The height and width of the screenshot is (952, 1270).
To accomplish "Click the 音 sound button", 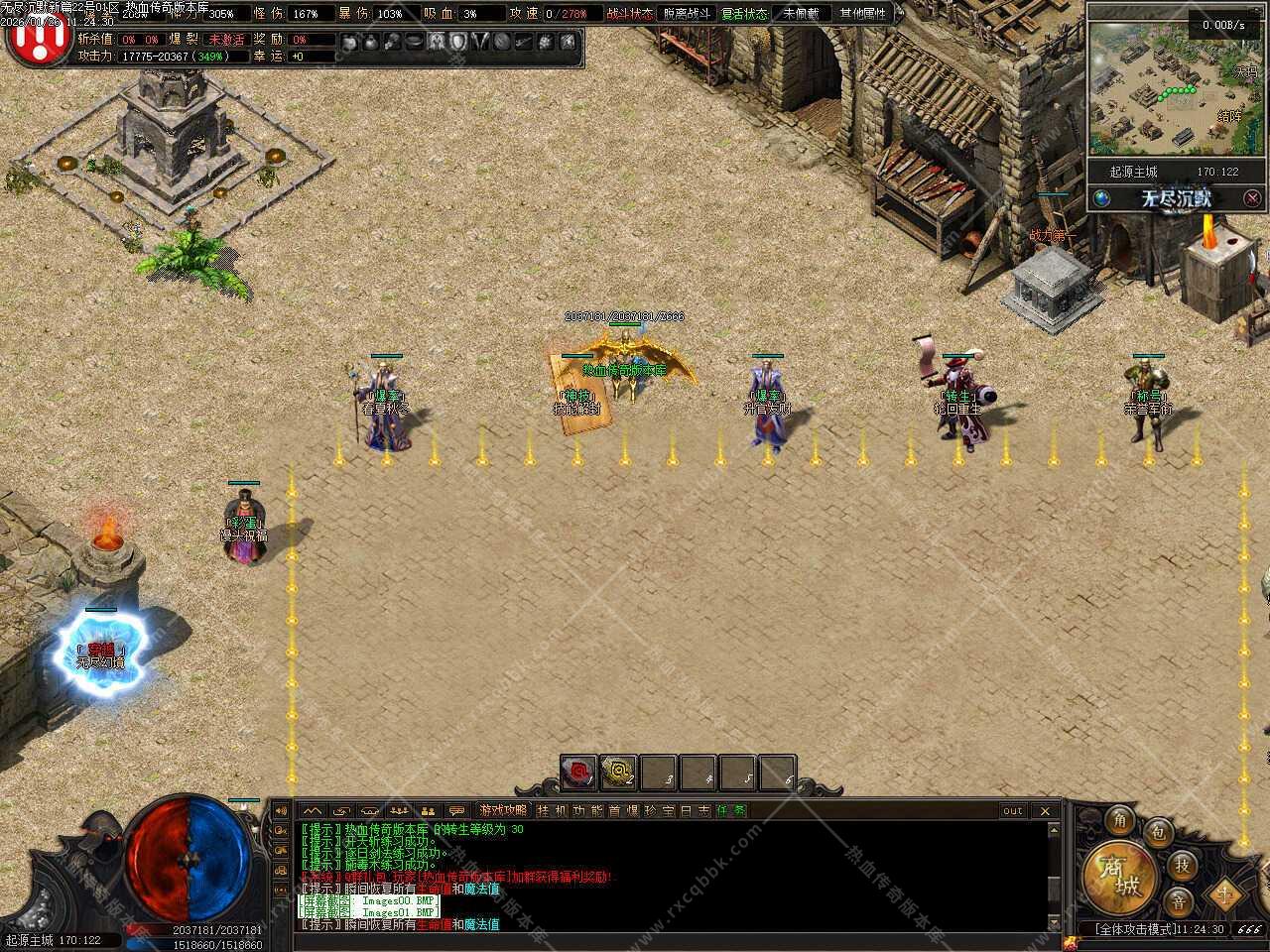I will tap(1179, 901).
